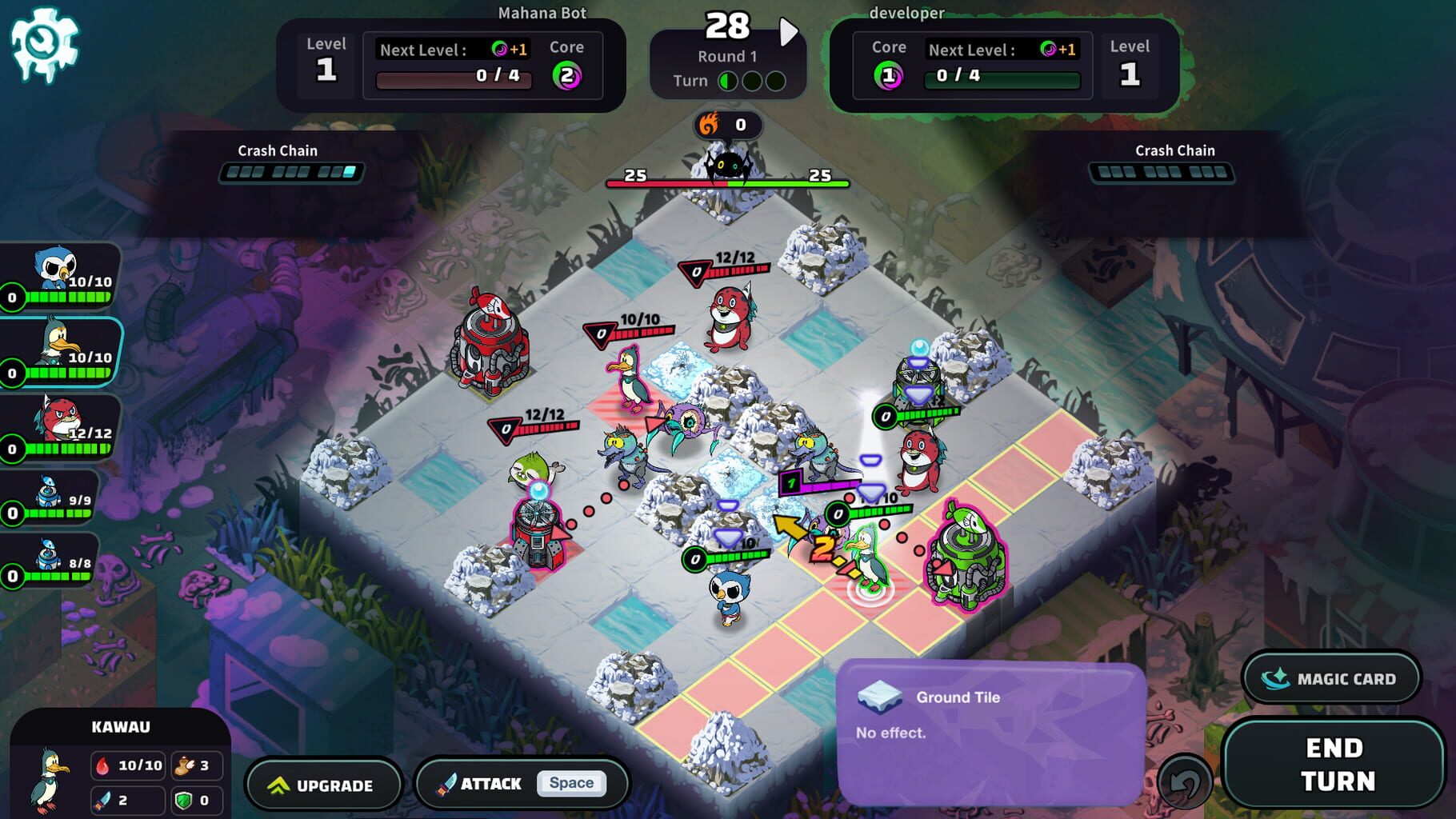Click the play triangle beside the timer
The image size is (1456, 819).
tap(790, 30)
